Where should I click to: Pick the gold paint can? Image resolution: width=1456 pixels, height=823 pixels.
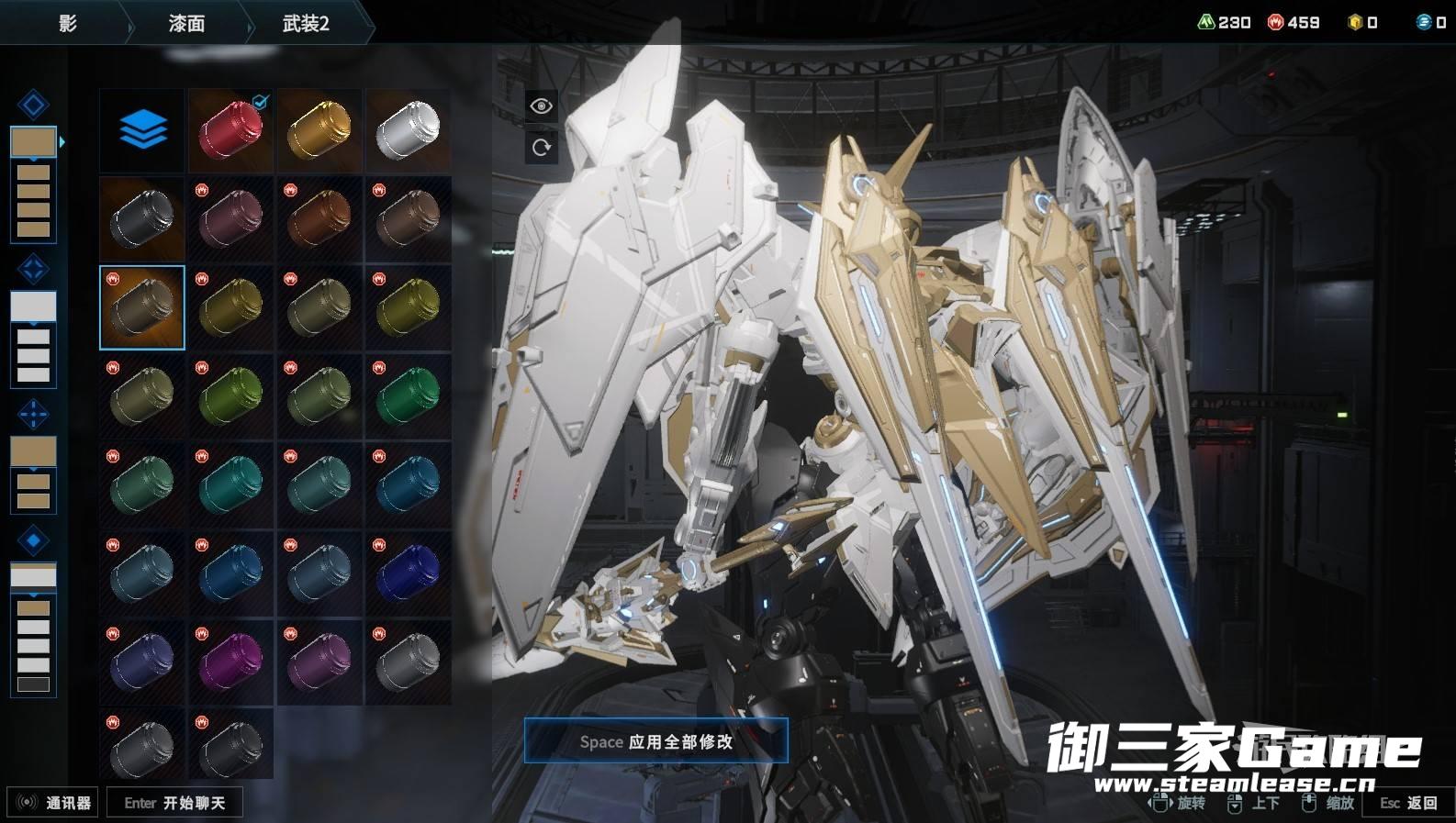click(319, 129)
